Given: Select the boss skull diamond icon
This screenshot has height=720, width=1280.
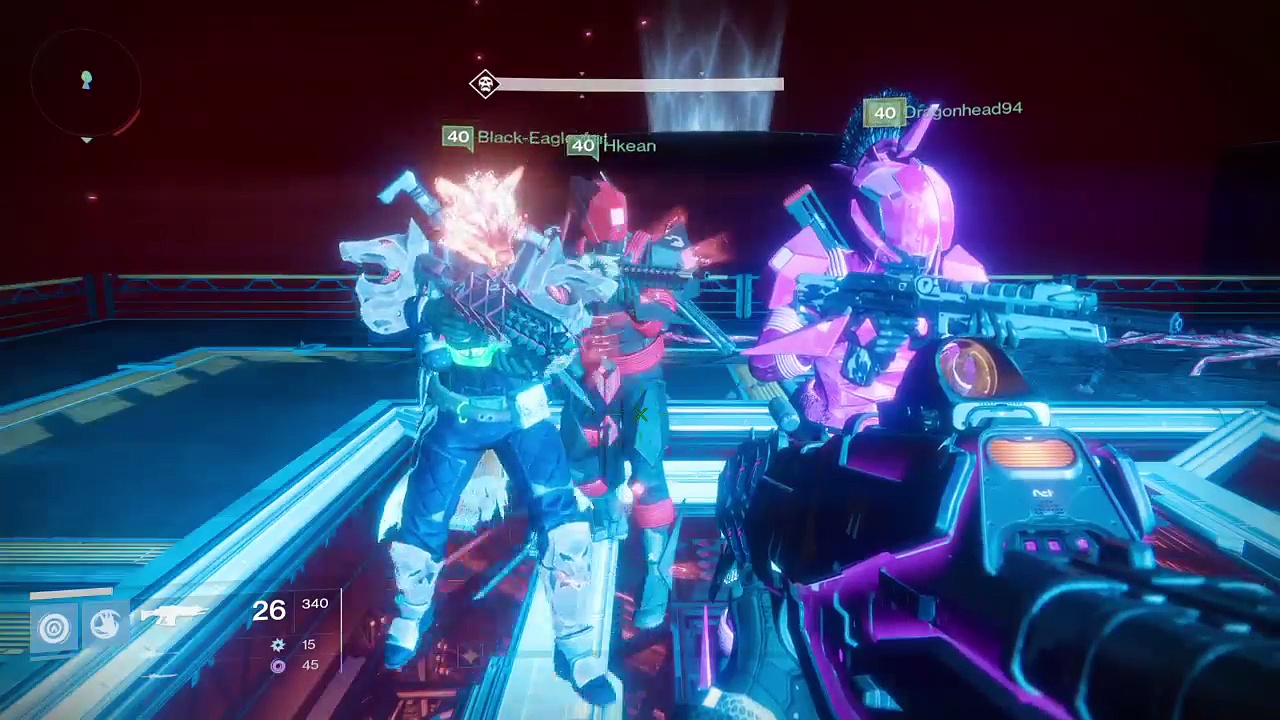Looking at the screenshot, I should click(x=485, y=84).
